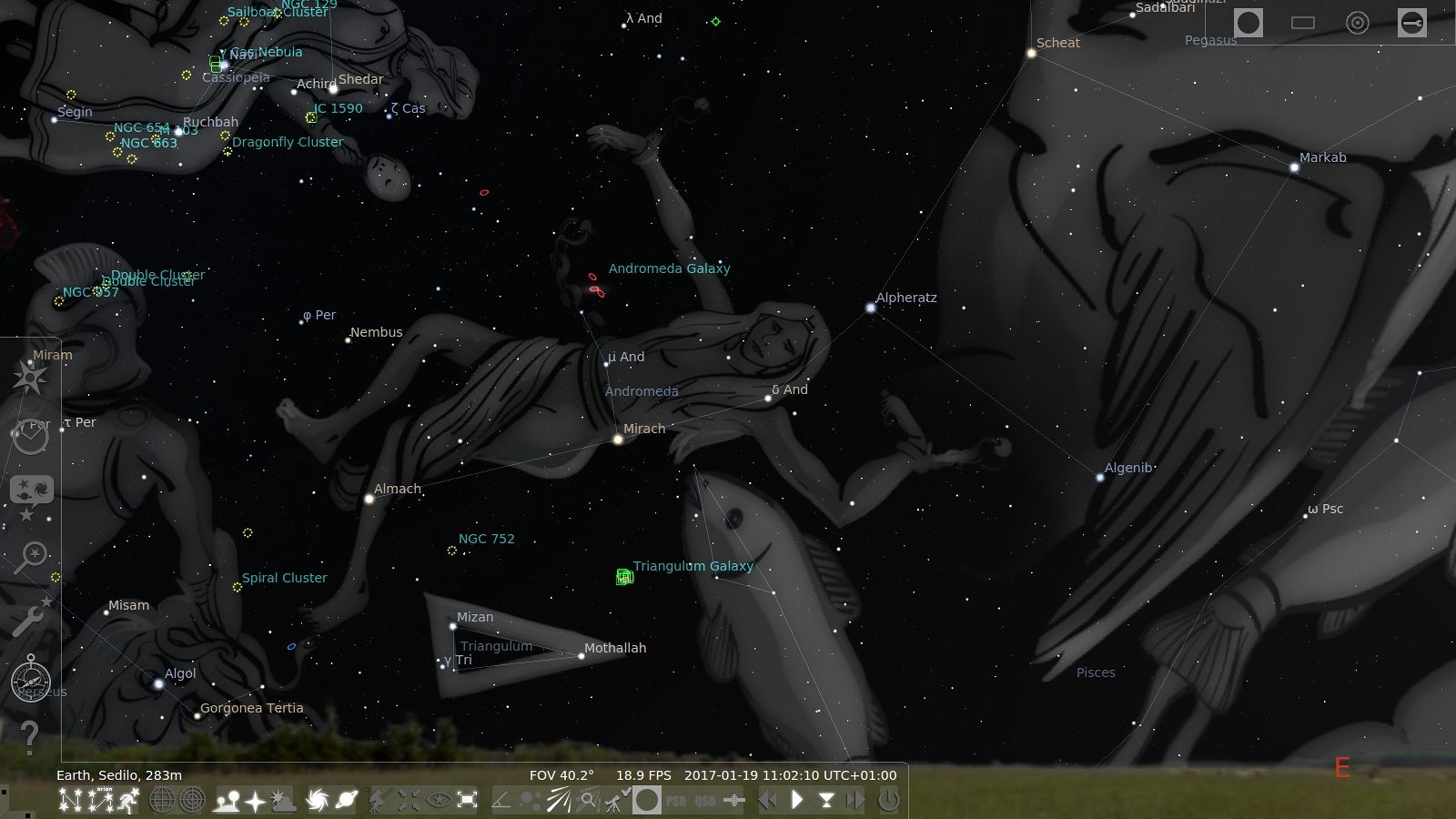Toggle planet labels Saturn icon
Viewport: 1456px width, 819px height.
[347, 801]
